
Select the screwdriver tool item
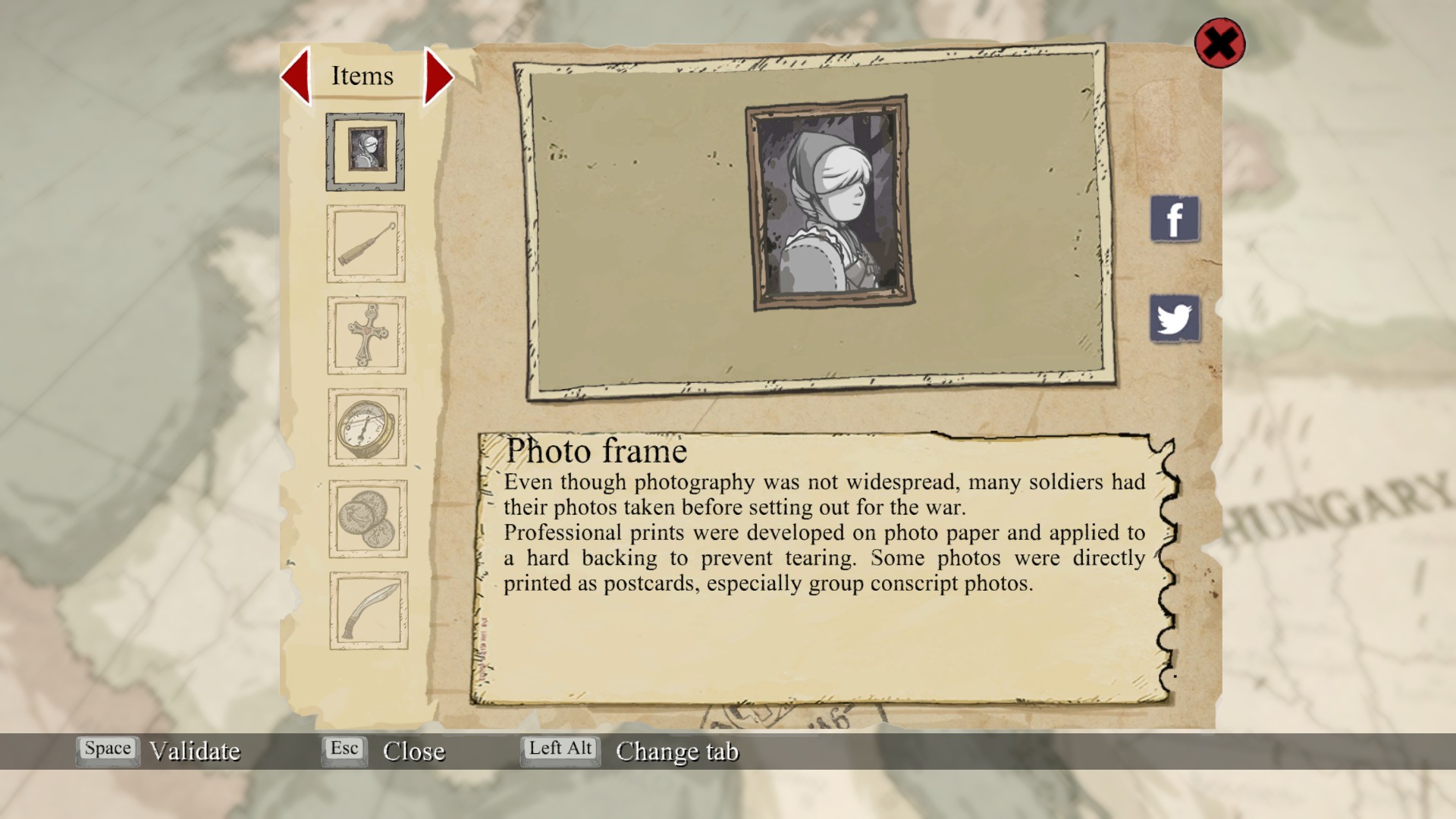pyautogui.click(x=366, y=243)
